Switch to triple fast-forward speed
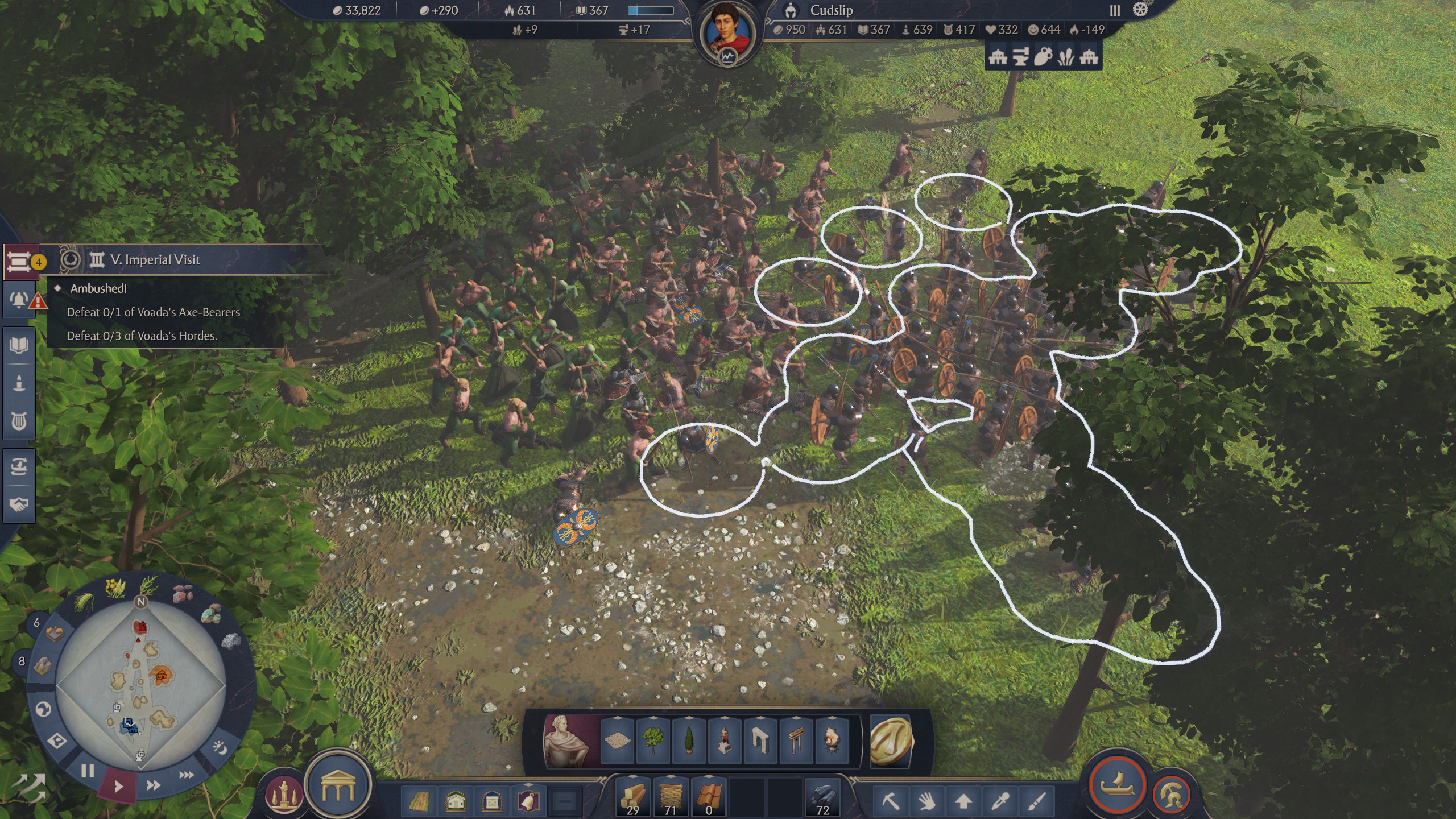The height and width of the screenshot is (819, 1456). (187, 775)
